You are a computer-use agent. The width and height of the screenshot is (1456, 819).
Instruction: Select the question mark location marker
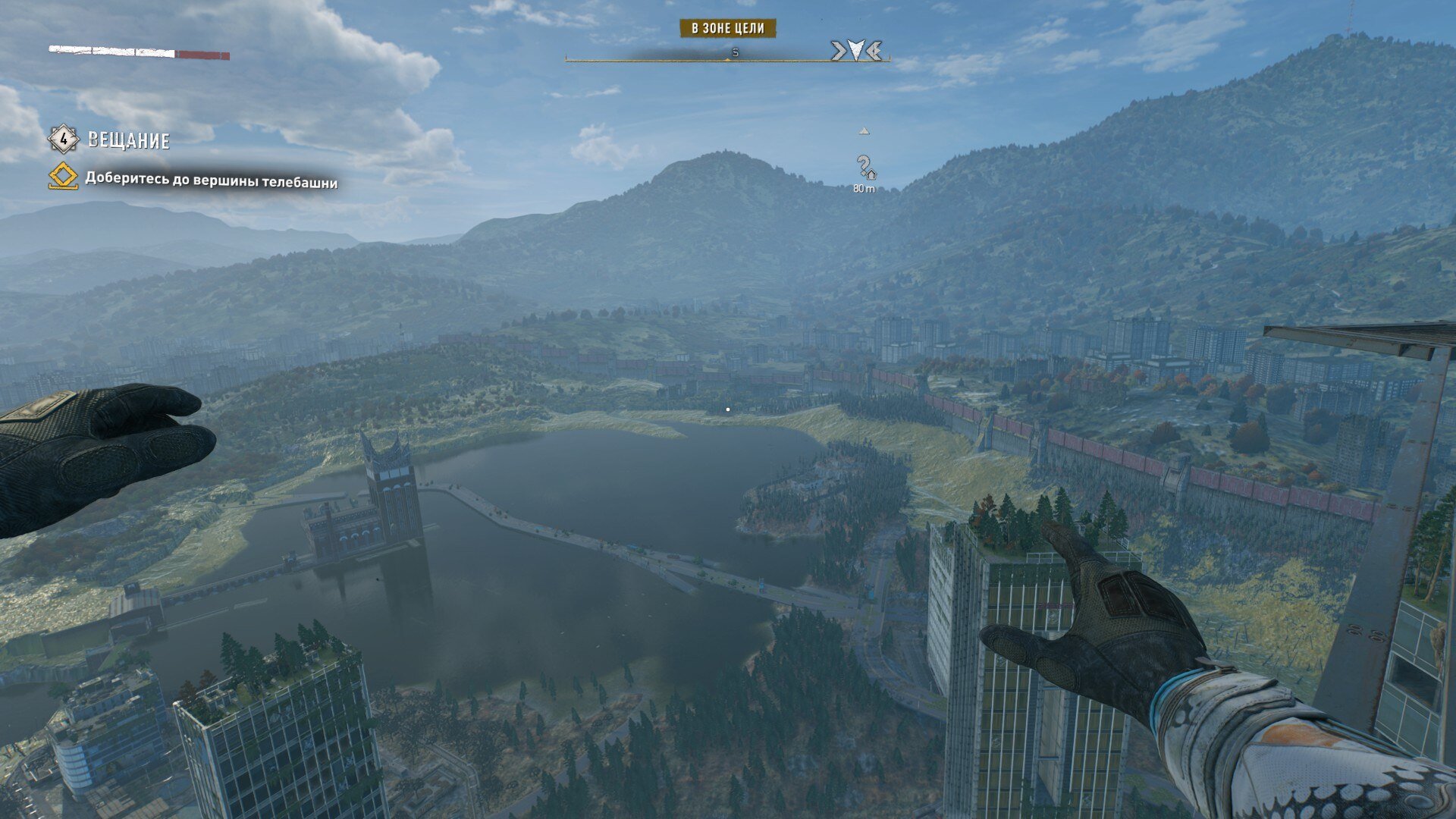tap(864, 166)
